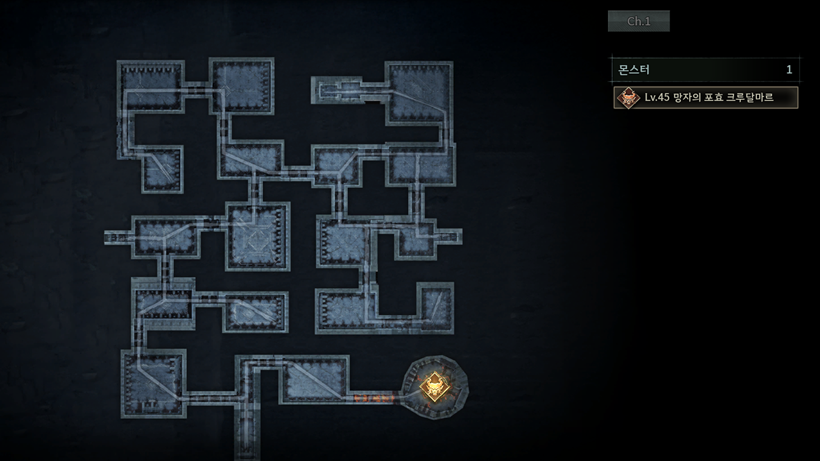Select the Ch.1 channel tab

point(638,21)
